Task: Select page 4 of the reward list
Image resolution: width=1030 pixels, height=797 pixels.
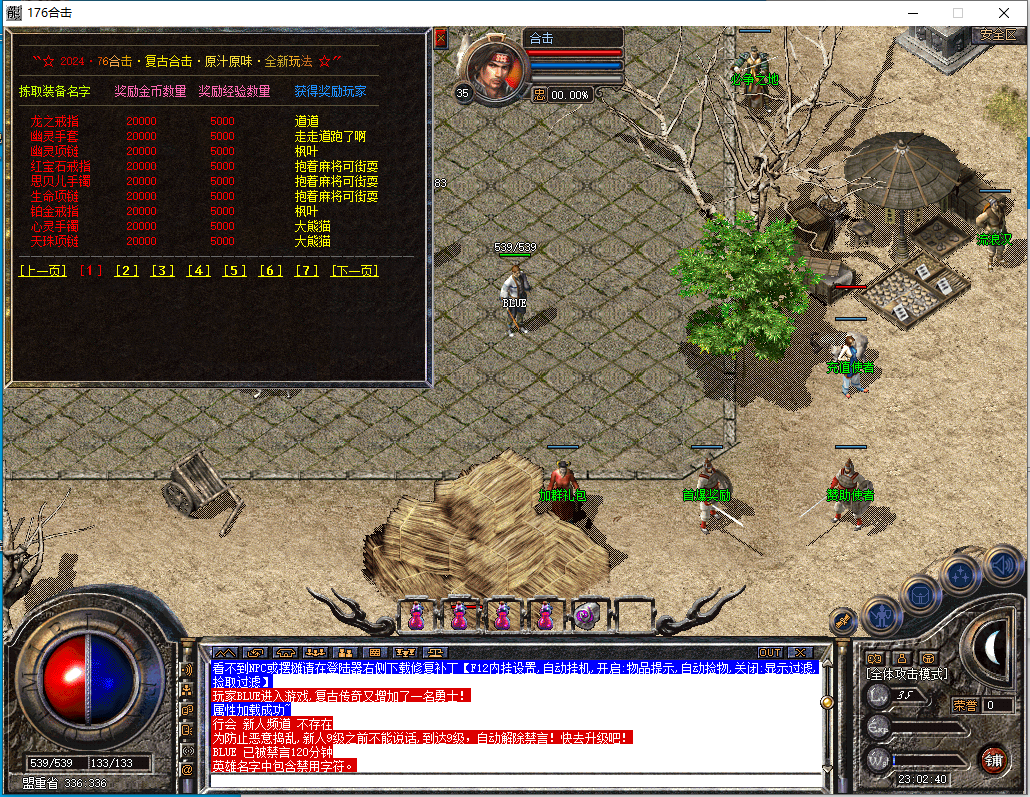Action: coord(198,271)
